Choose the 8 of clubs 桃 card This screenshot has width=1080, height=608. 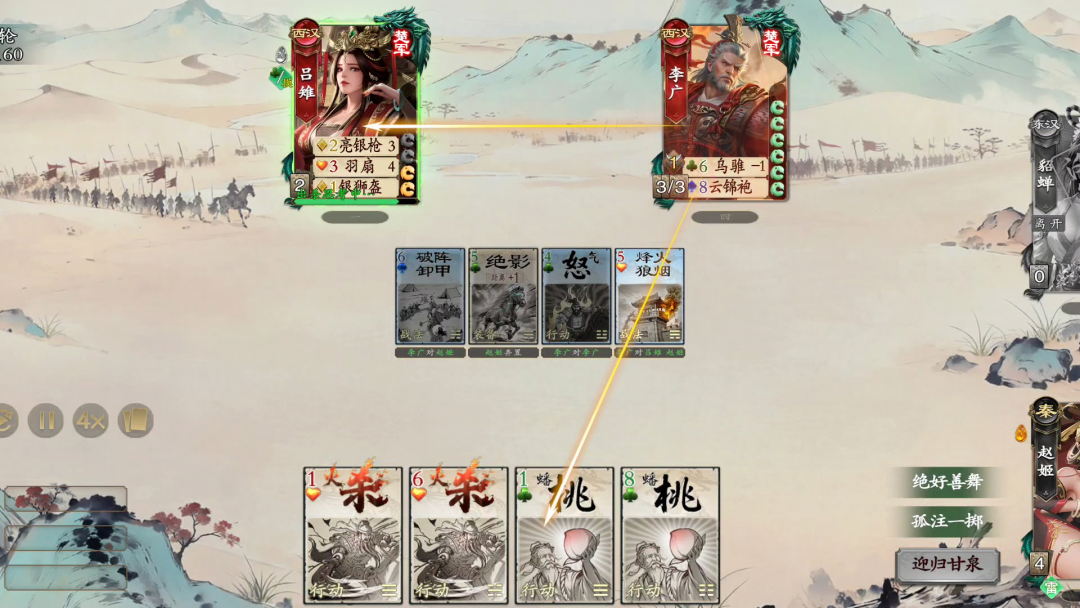pyautogui.click(x=670, y=534)
